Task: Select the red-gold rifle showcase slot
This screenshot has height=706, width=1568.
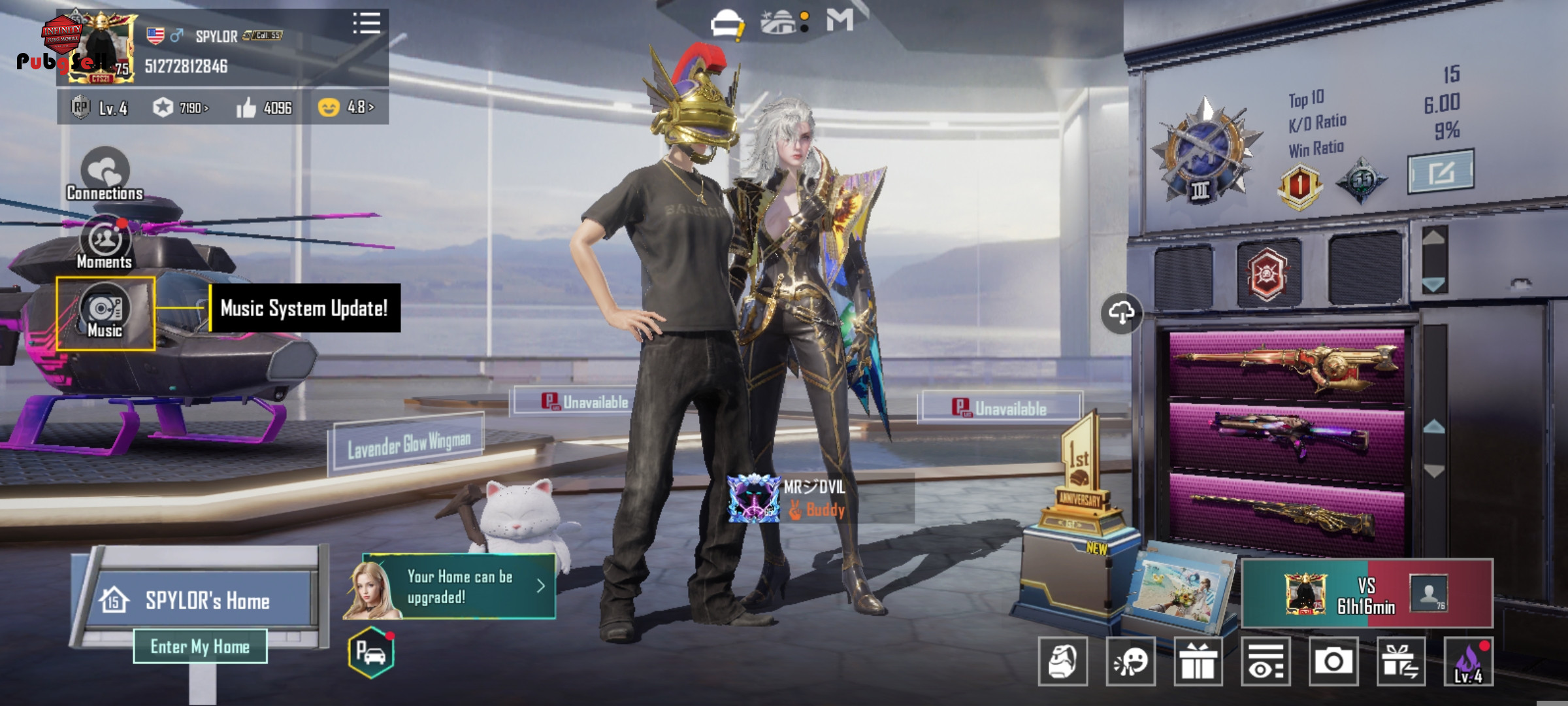Action: click(1286, 365)
